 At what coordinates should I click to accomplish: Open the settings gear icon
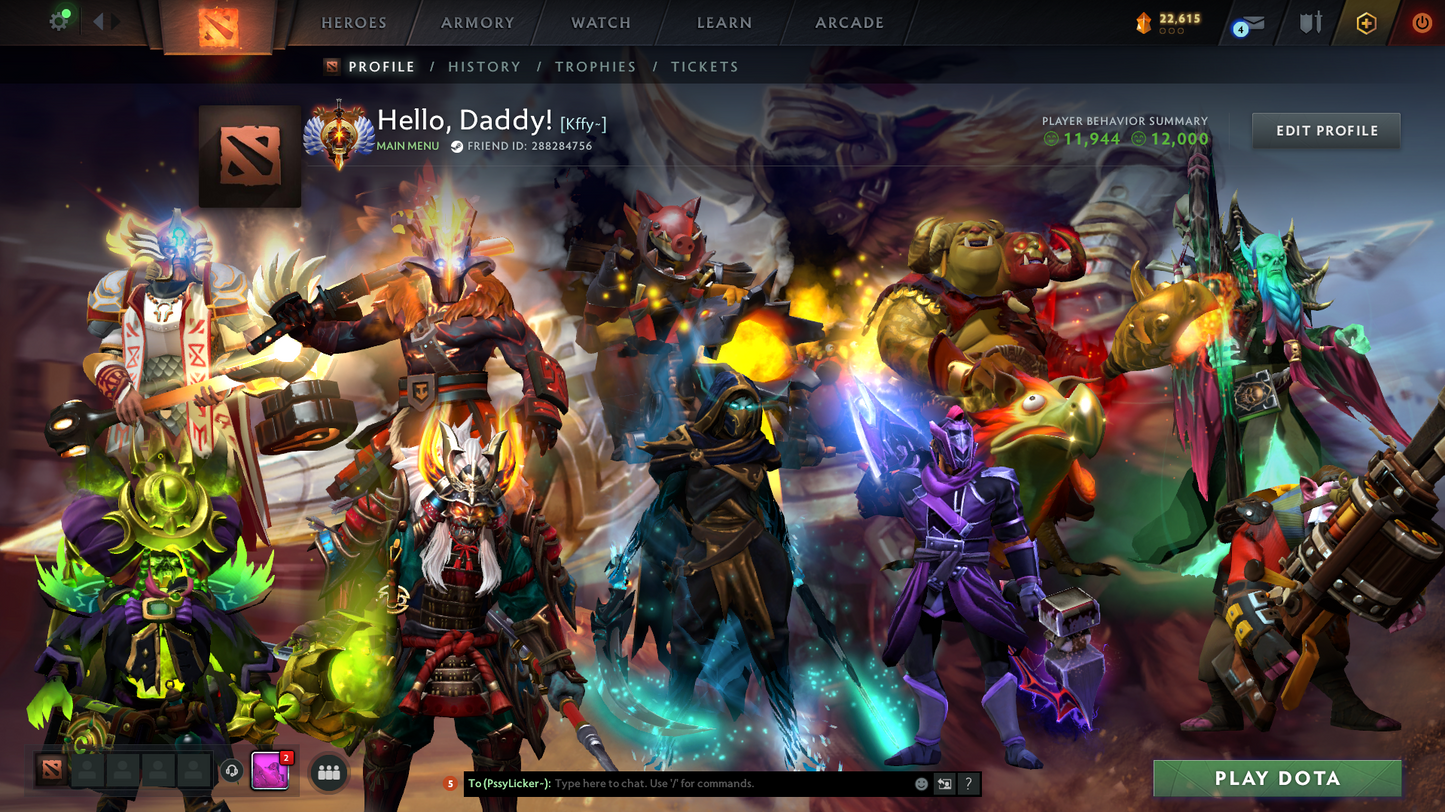pos(59,21)
